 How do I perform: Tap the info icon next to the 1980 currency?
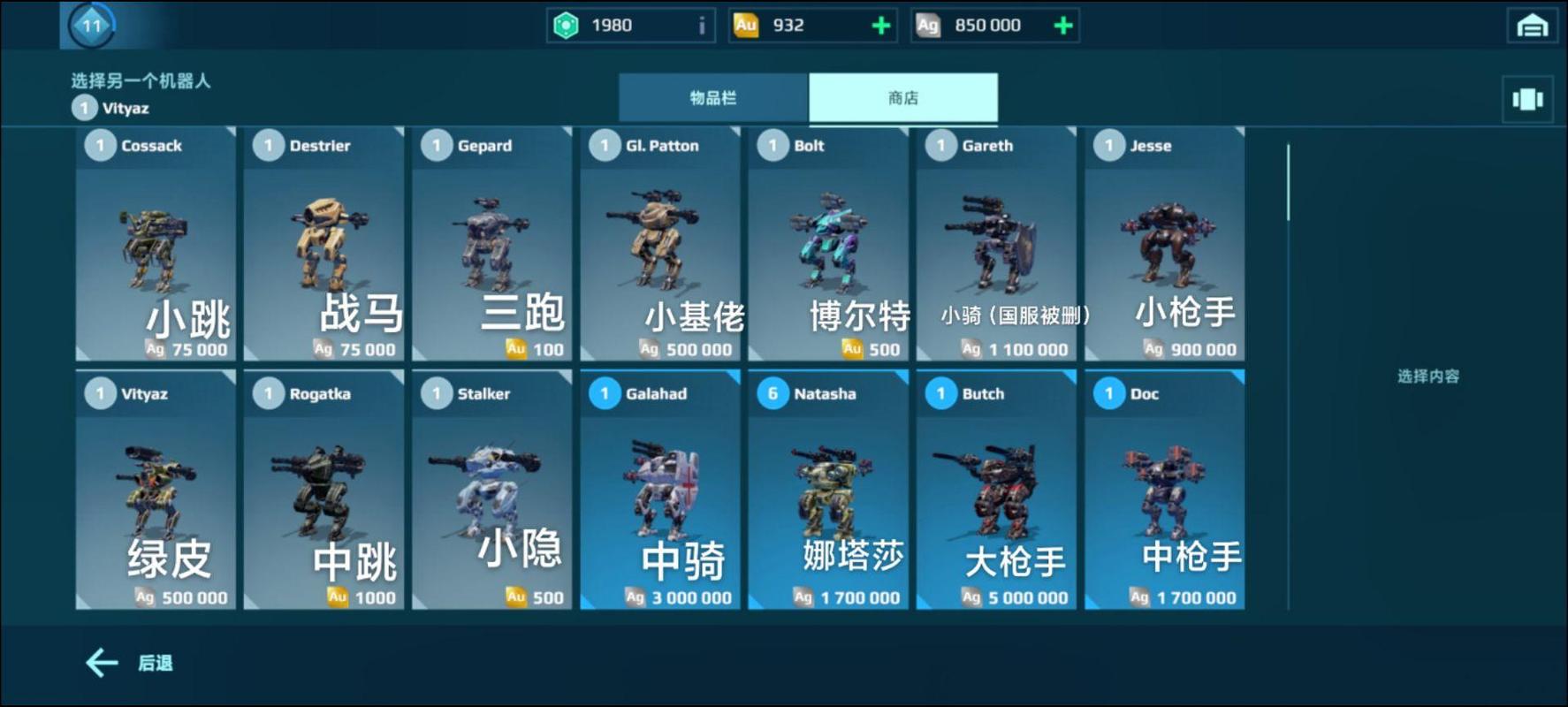coord(701,25)
